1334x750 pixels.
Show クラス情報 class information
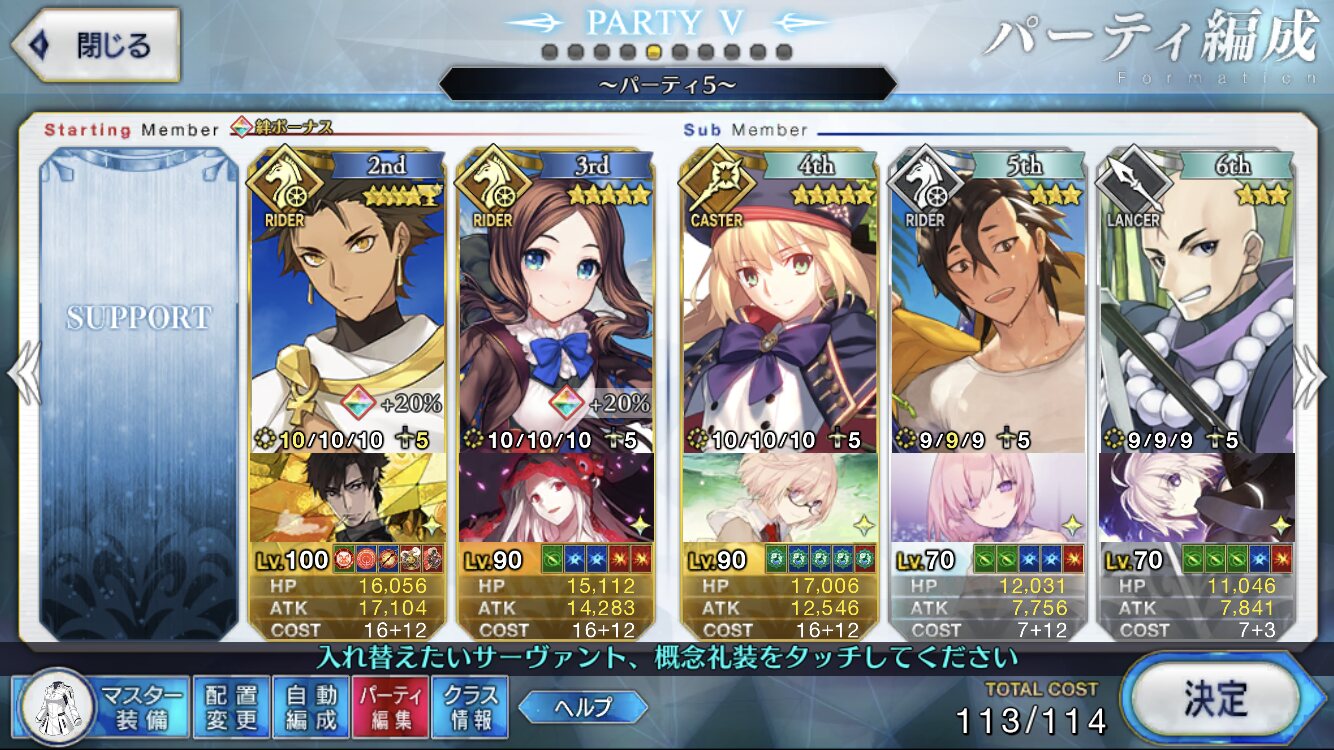click(x=470, y=706)
